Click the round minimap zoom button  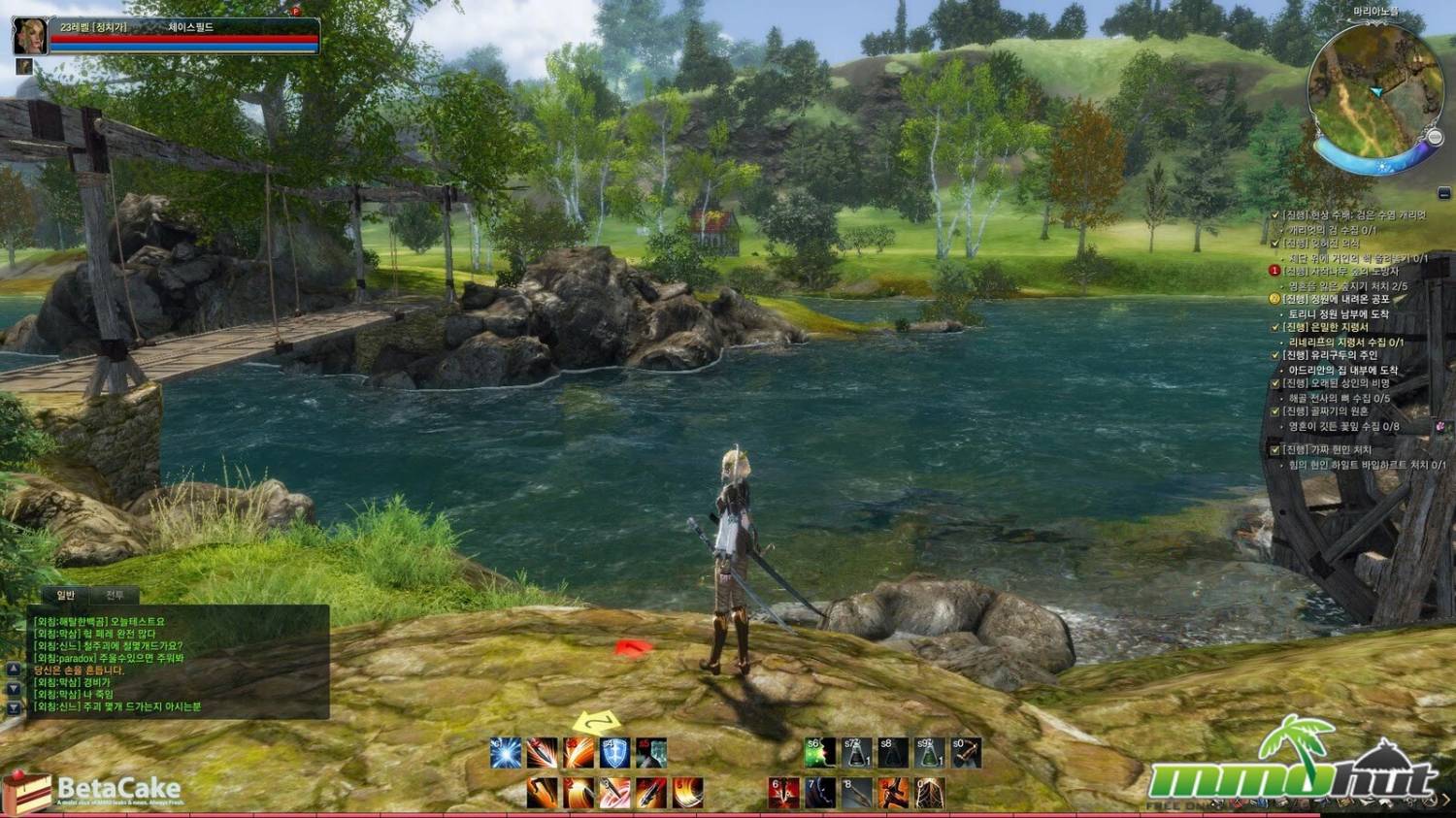pos(1436,139)
